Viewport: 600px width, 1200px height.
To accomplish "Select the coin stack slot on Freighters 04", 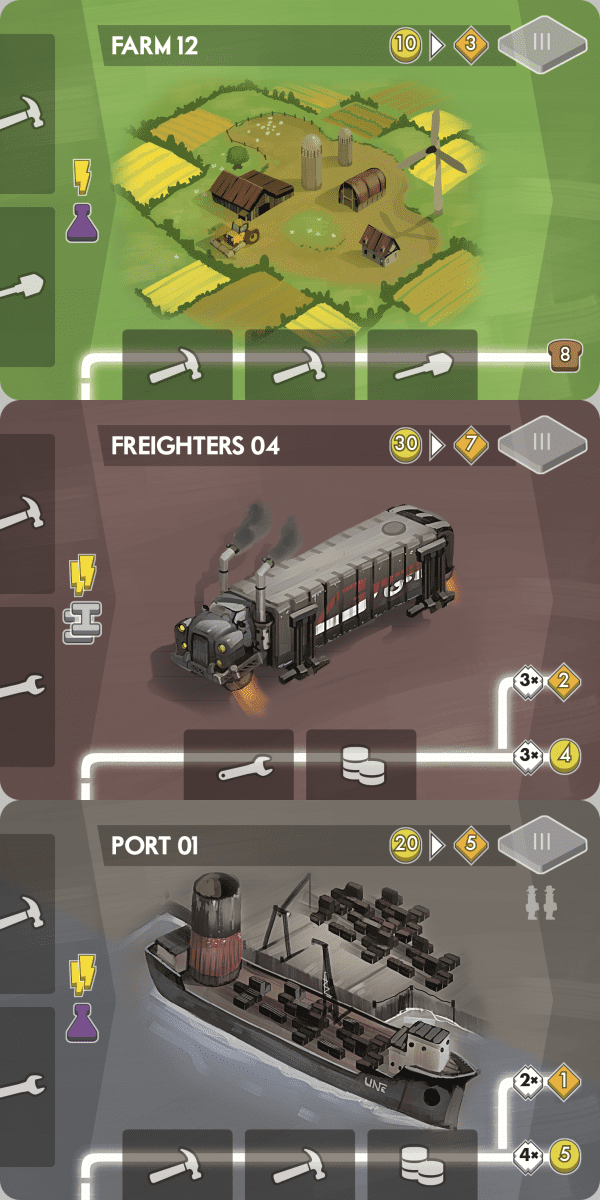I will click(361, 765).
